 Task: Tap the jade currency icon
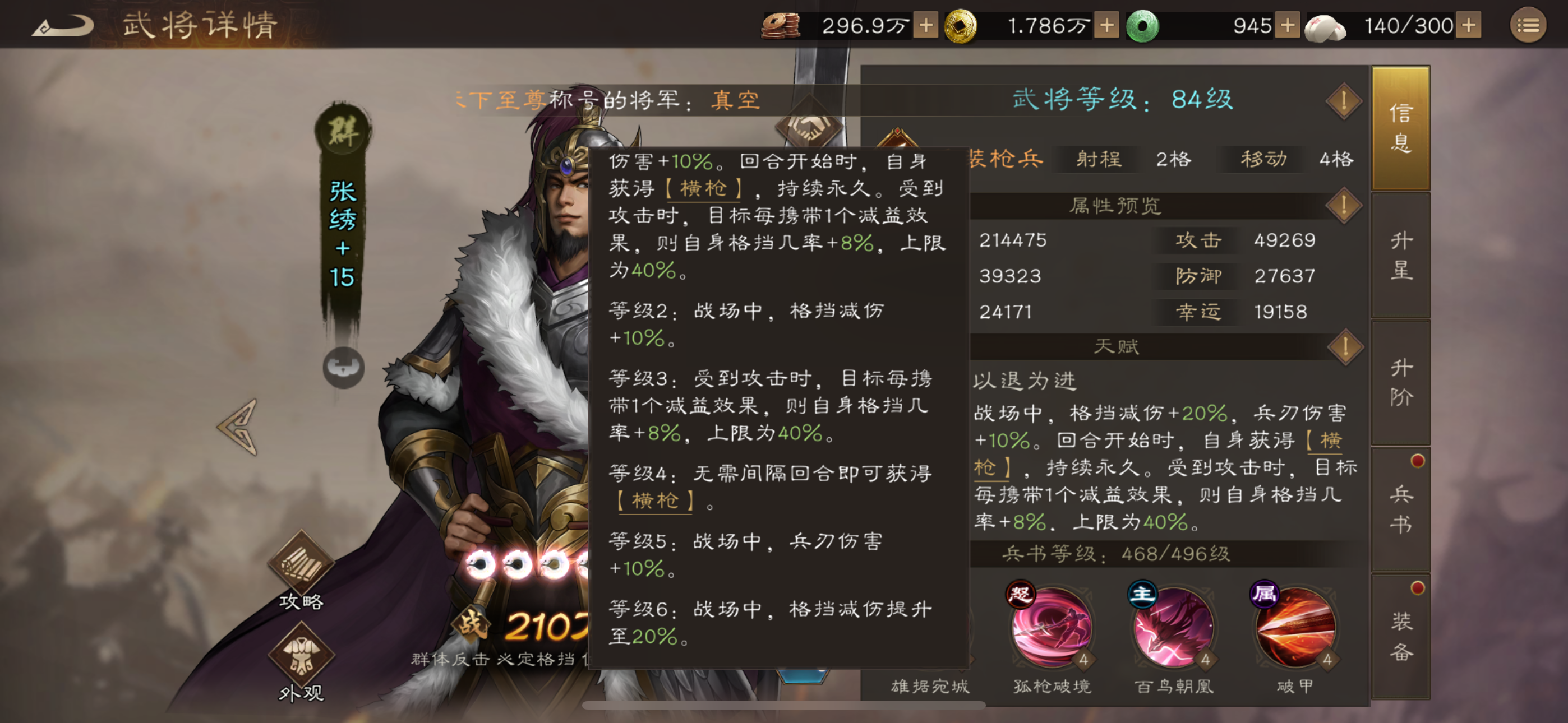pyautogui.click(x=1143, y=26)
